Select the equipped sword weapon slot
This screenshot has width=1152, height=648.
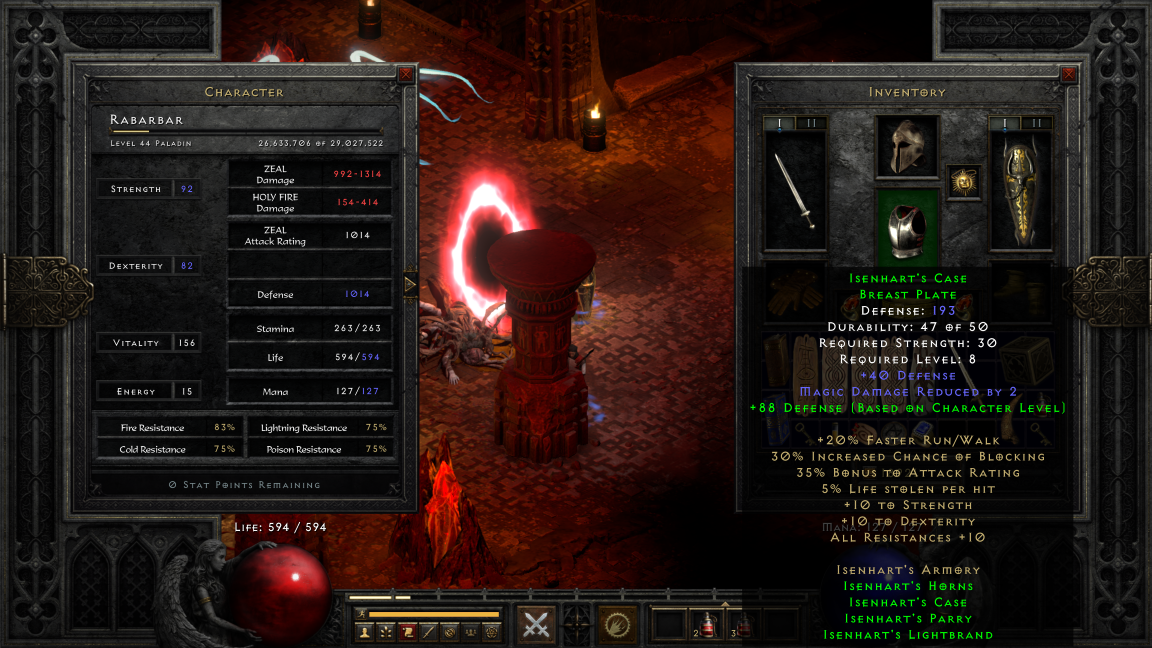pos(794,192)
